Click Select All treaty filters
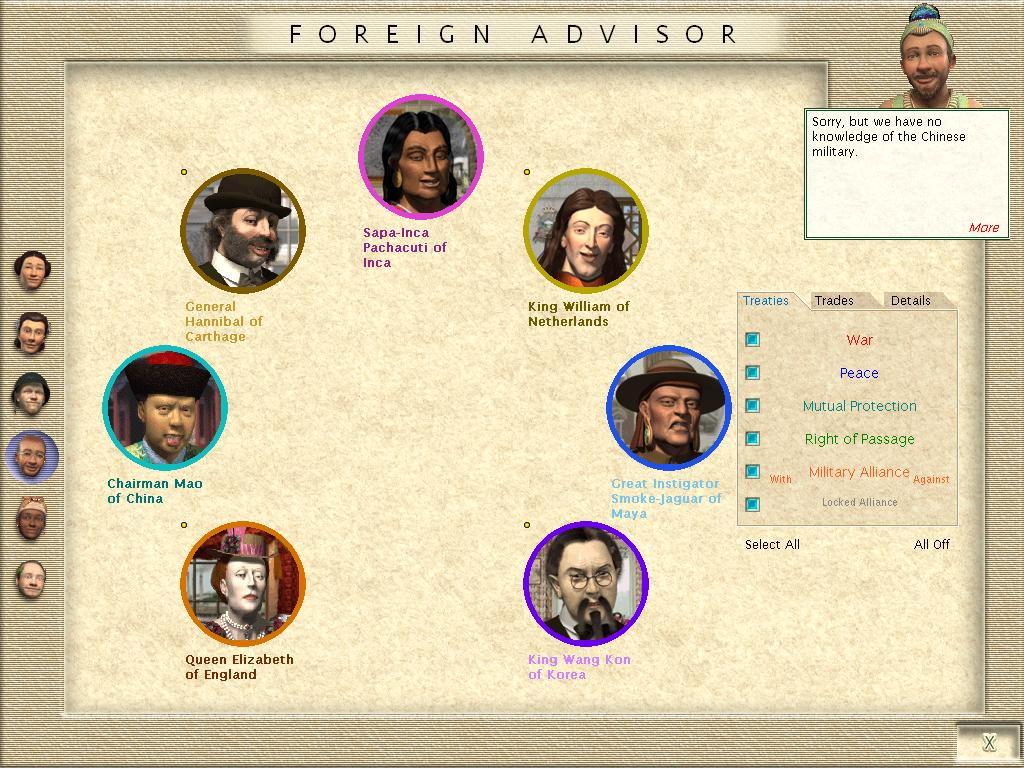This screenshot has height=768, width=1024. [772, 545]
